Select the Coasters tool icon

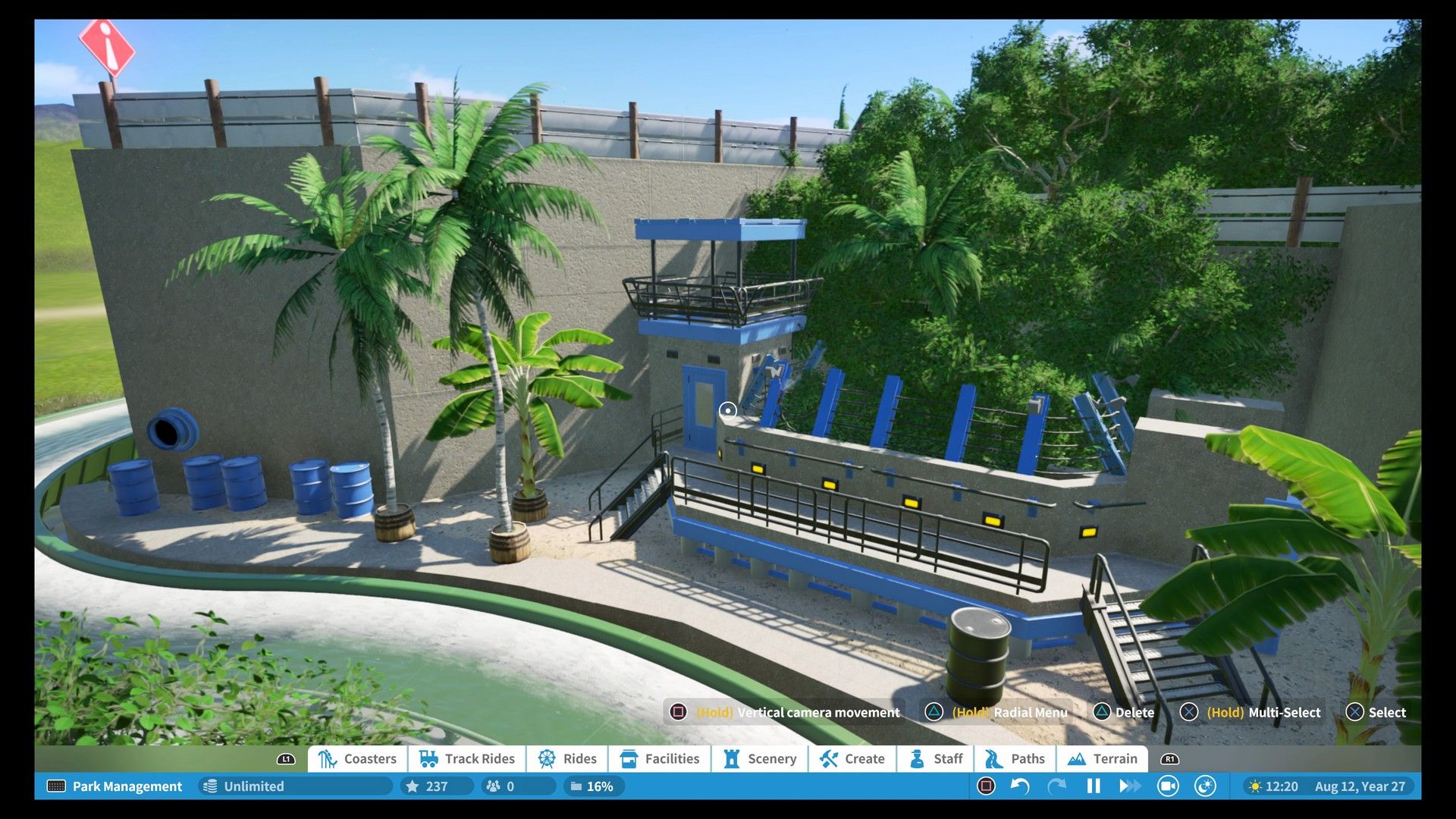click(x=328, y=758)
